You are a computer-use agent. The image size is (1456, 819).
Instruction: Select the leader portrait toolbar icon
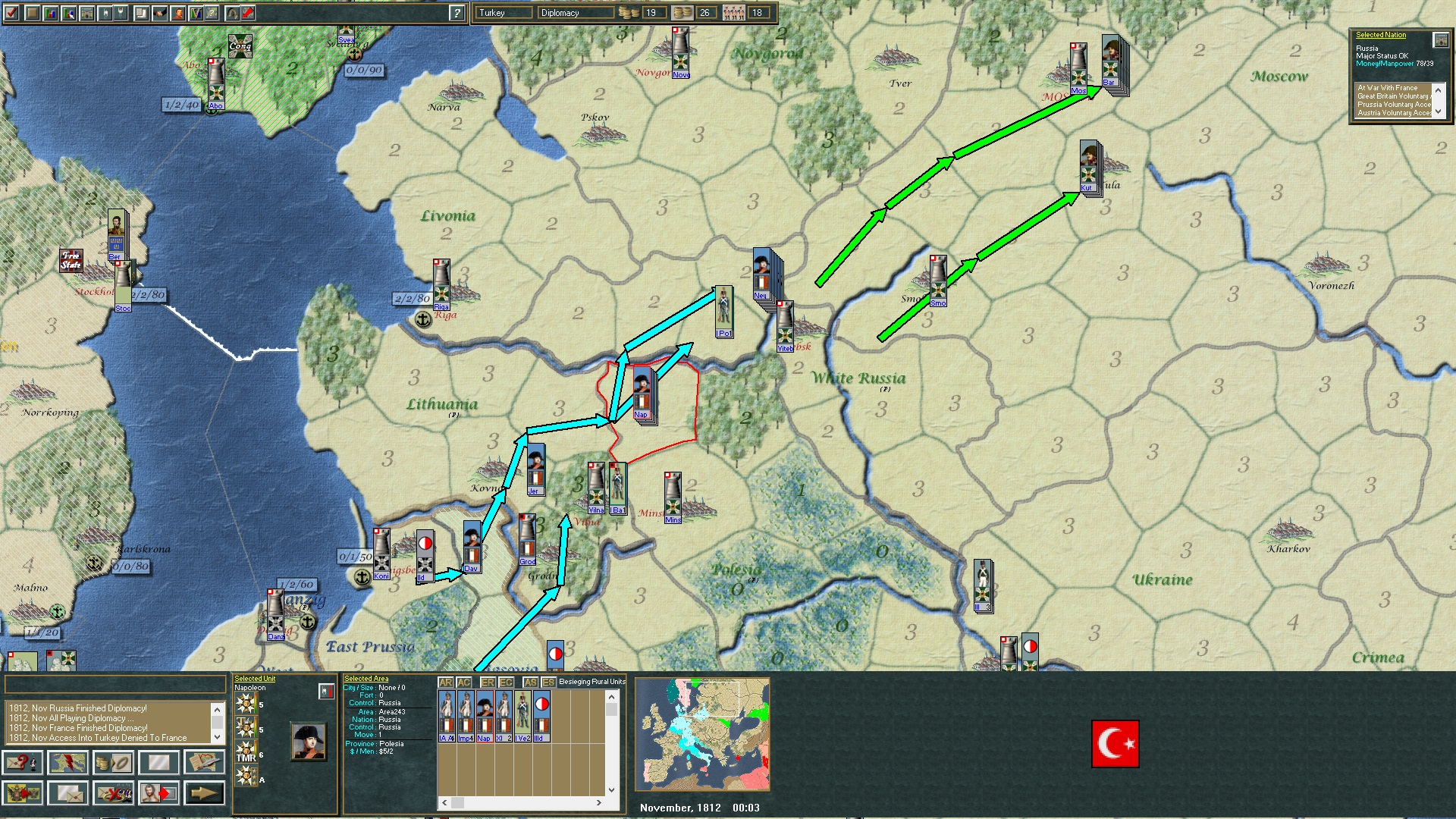[x=177, y=12]
